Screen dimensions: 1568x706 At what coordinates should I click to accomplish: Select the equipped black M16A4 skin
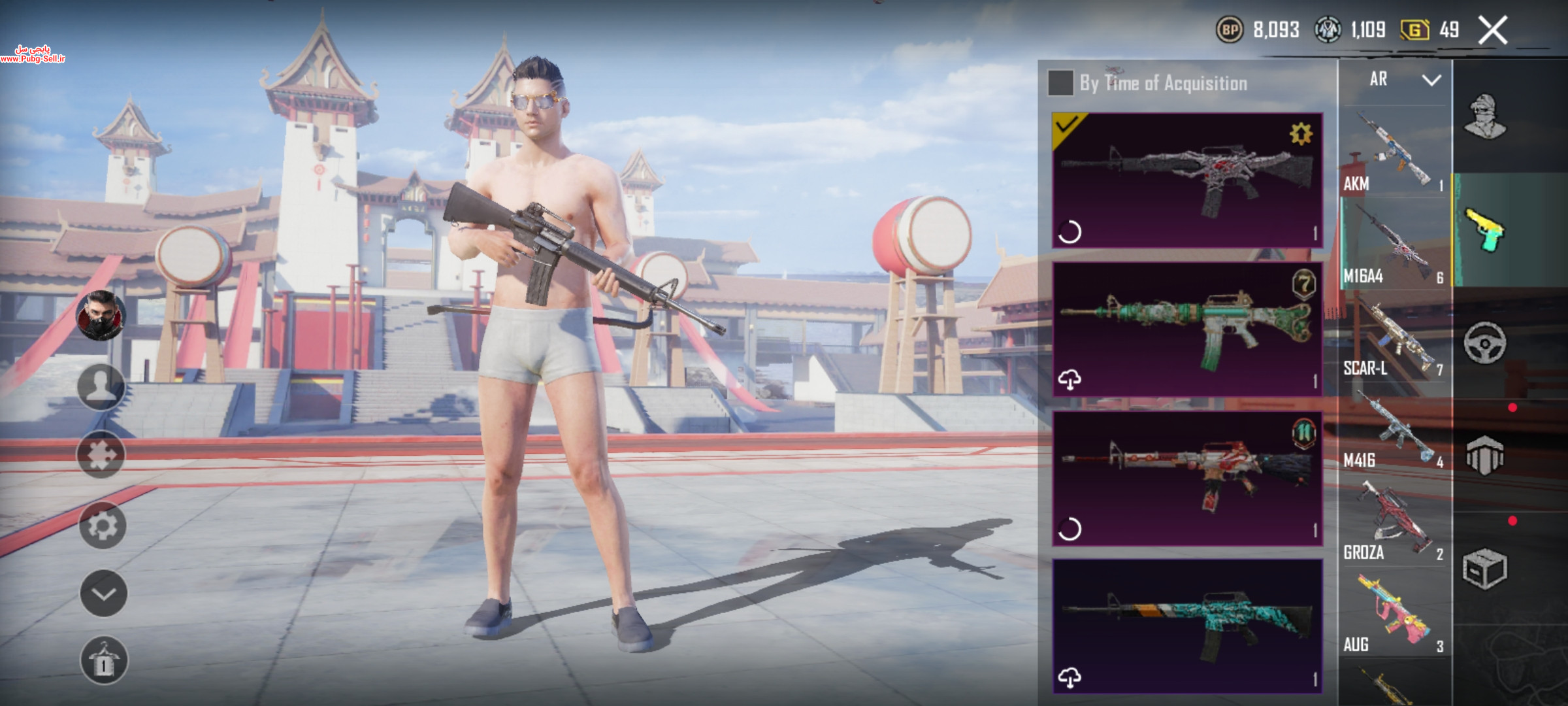tap(1186, 180)
